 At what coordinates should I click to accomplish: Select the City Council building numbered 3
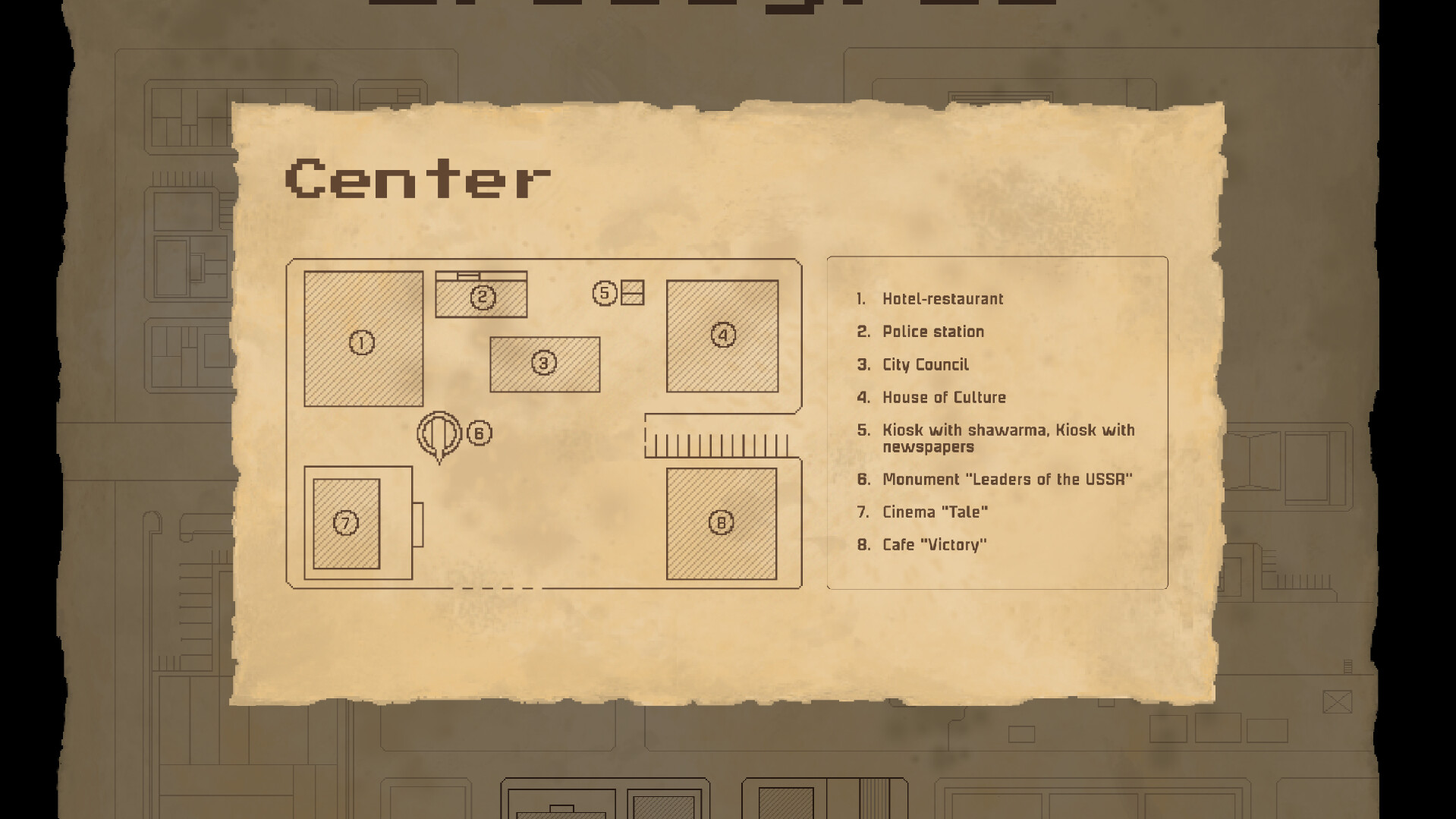543,363
